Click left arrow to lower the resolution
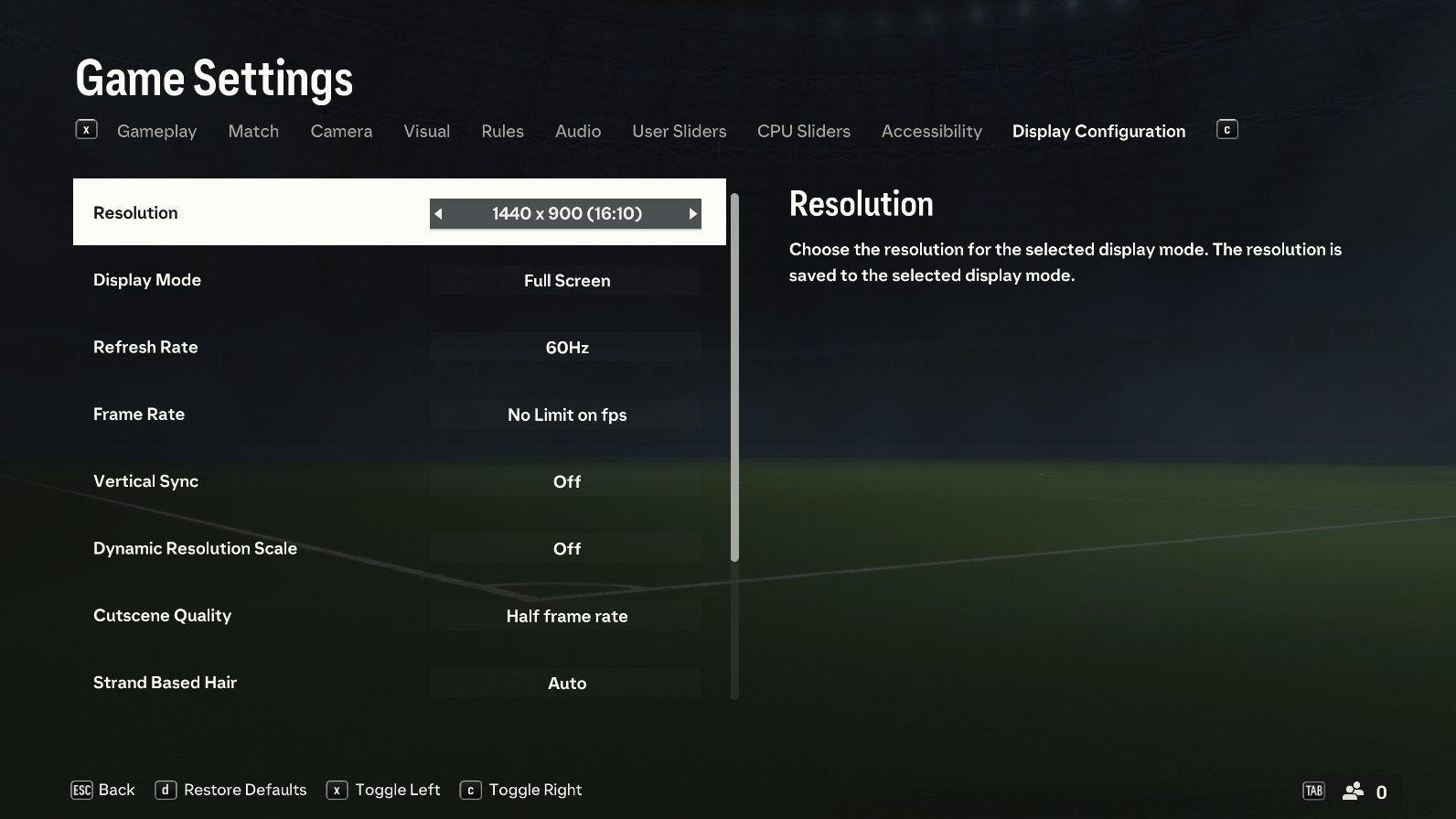Image resolution: width=1456 pixels, height=819 pixels. pos(439,213)
